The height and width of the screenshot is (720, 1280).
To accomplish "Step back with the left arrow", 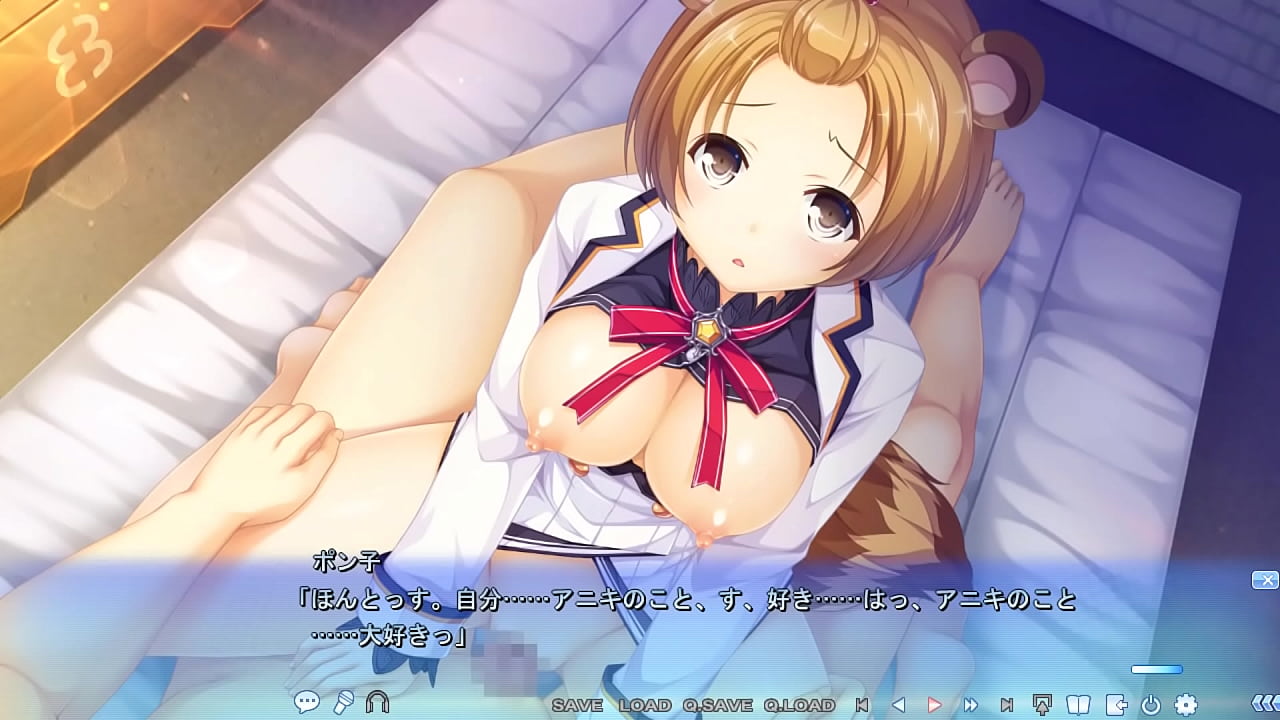I will click(x=898, y=705).
